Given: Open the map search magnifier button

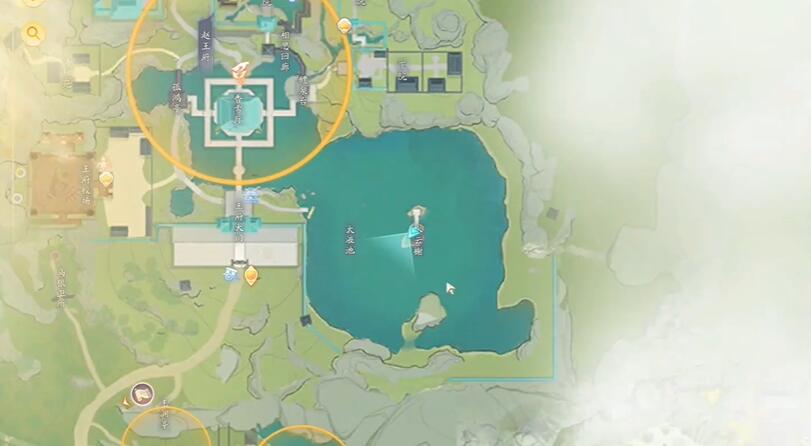Looking at the screenshot, I should 33,34.
